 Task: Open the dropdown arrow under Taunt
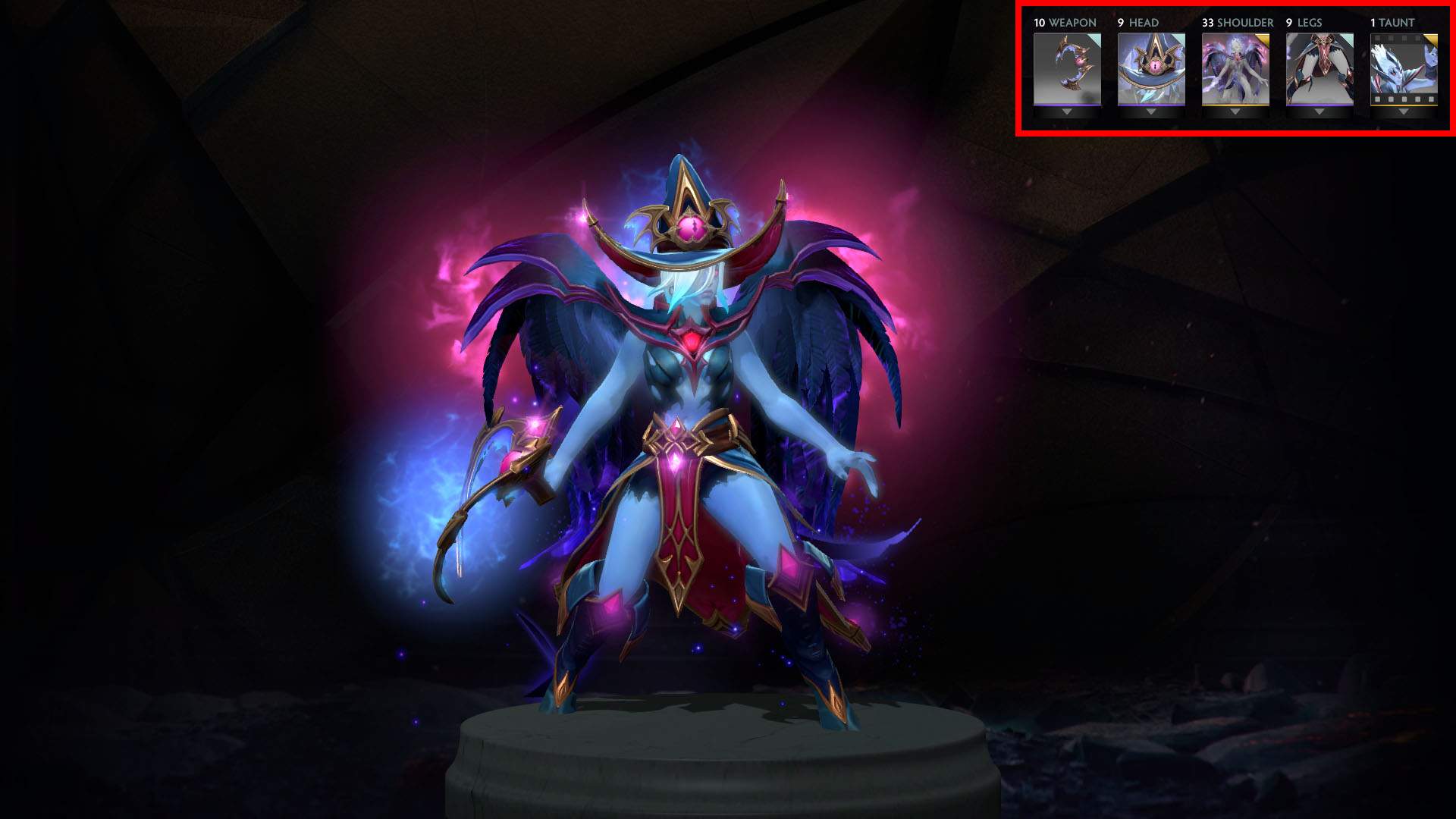[1404, 112]
